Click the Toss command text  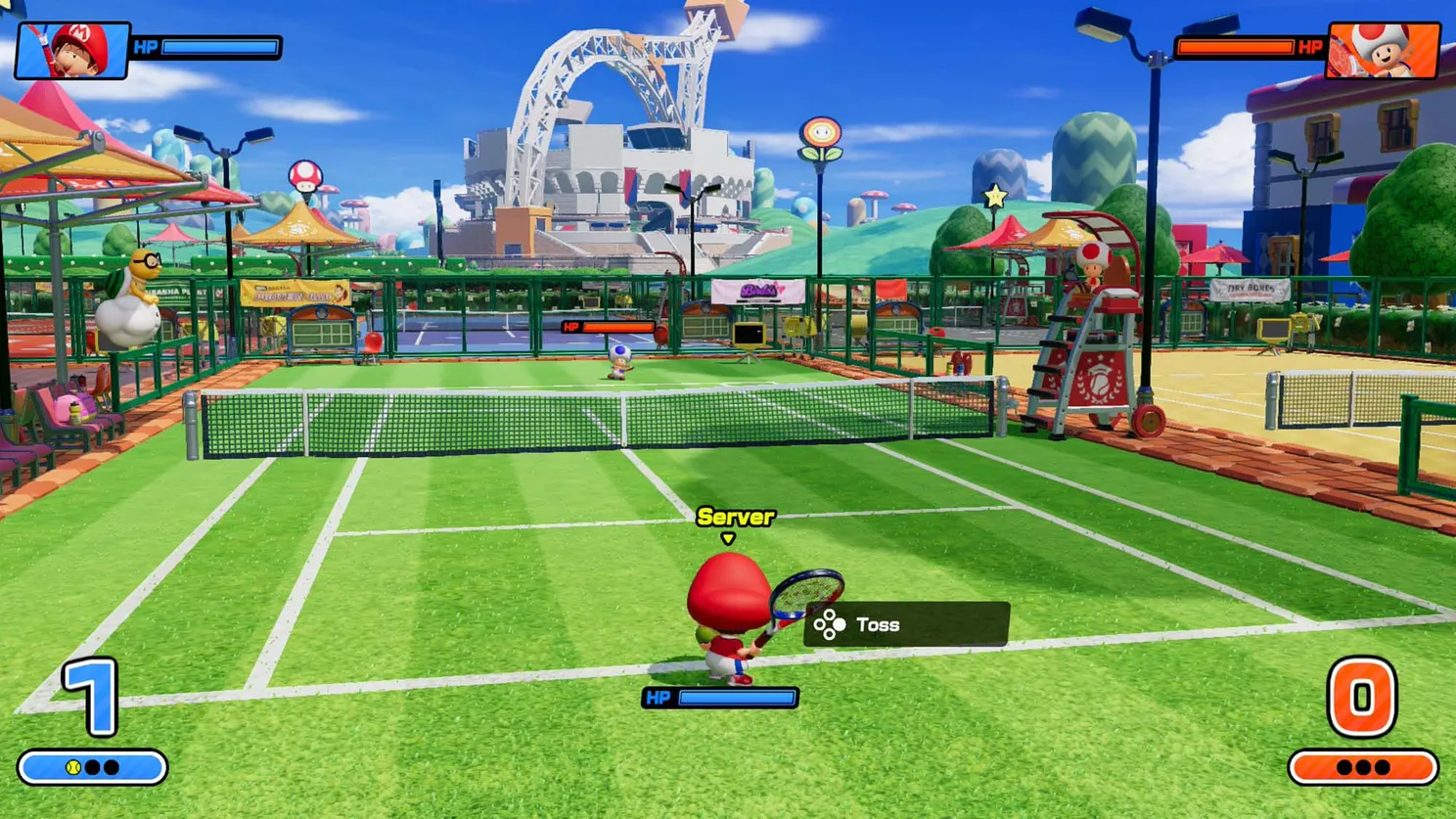[878, 623]
